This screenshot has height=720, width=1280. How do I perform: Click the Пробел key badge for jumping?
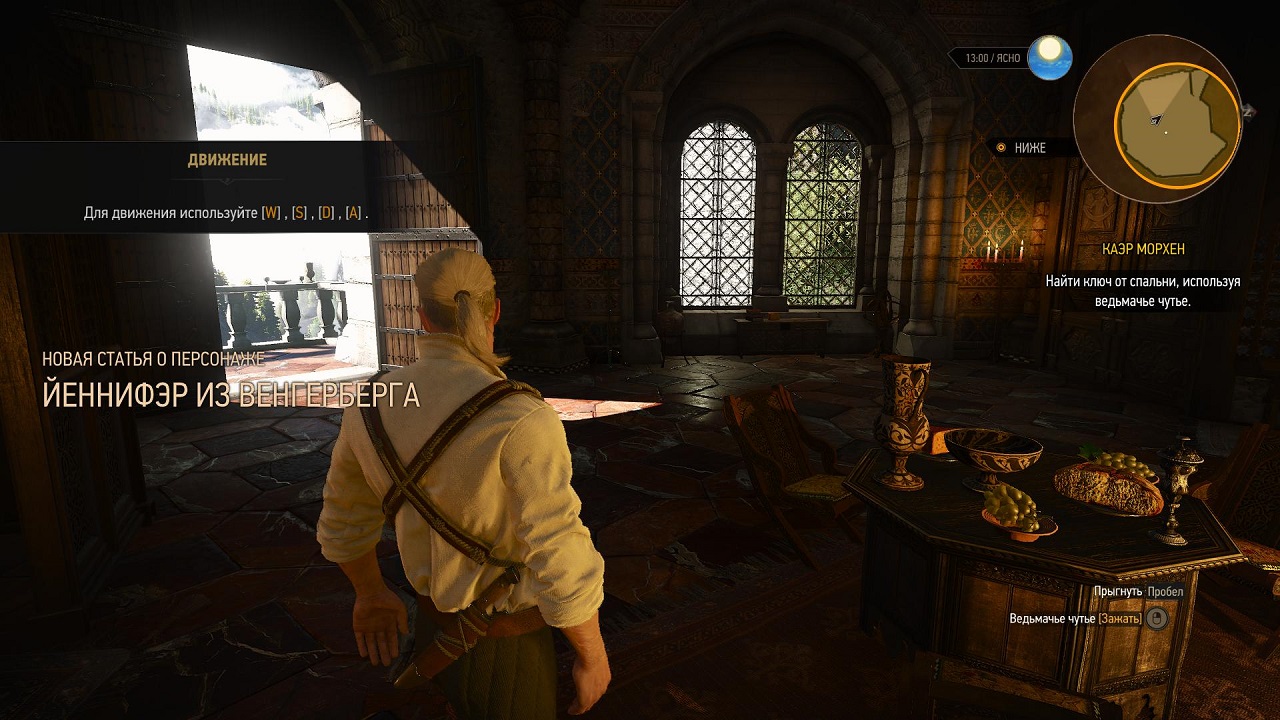[1165, 591]
